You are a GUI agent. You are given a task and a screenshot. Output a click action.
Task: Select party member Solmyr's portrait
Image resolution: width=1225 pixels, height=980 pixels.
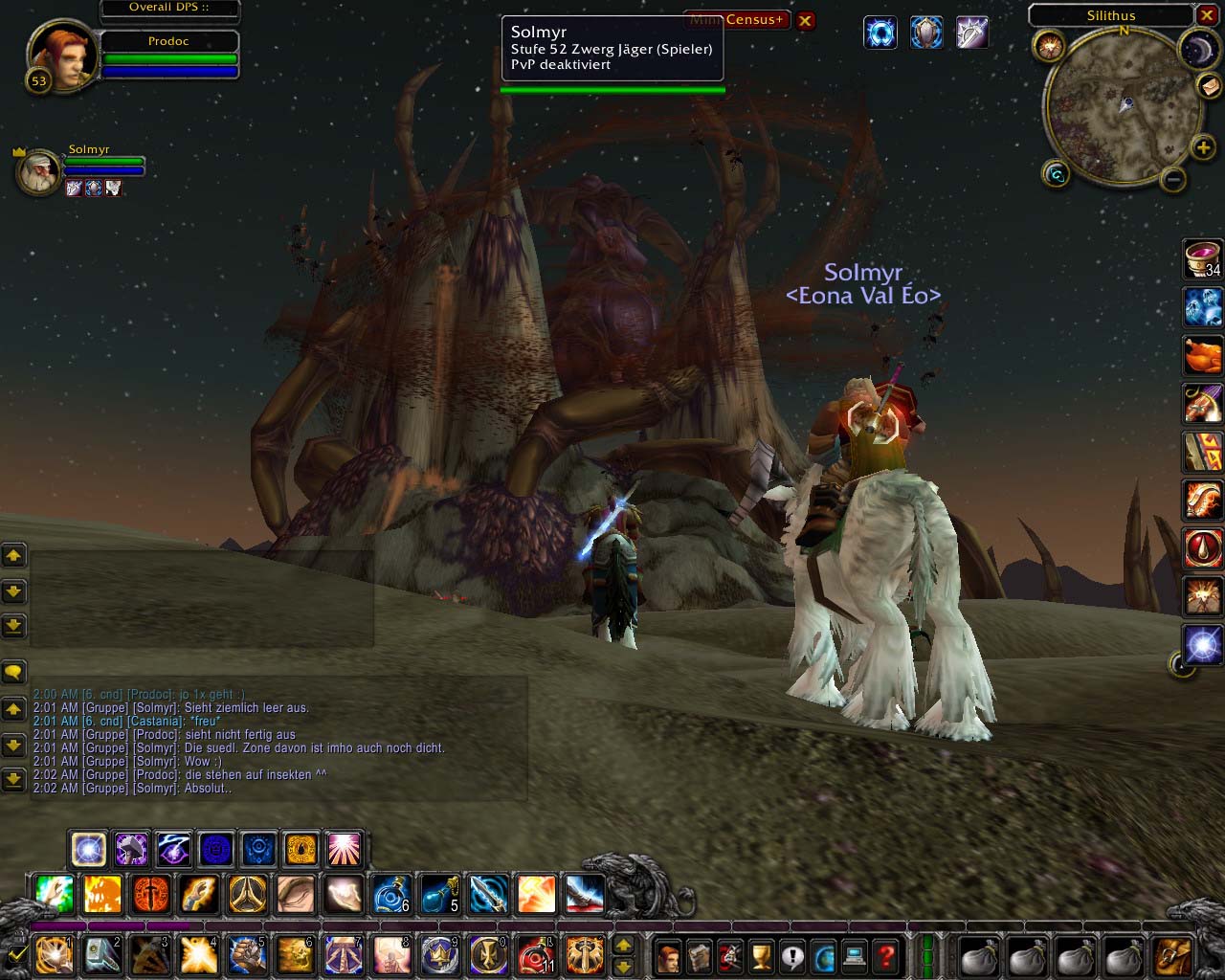click(39, 172)
